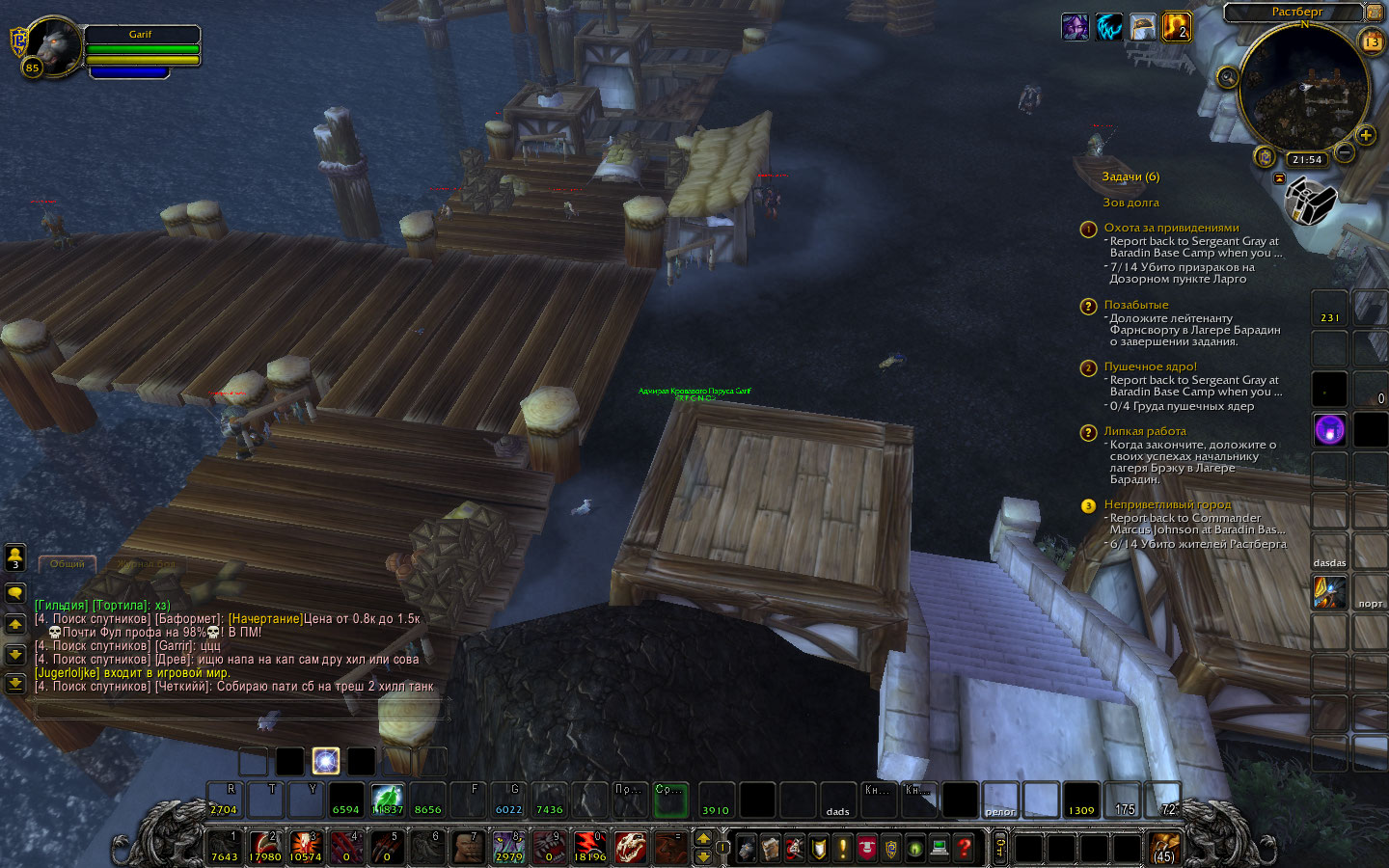Screen dimensions: 1389x868
Task: Zoom out the minimap with minus button
Action: click(x=1345, y=152)
